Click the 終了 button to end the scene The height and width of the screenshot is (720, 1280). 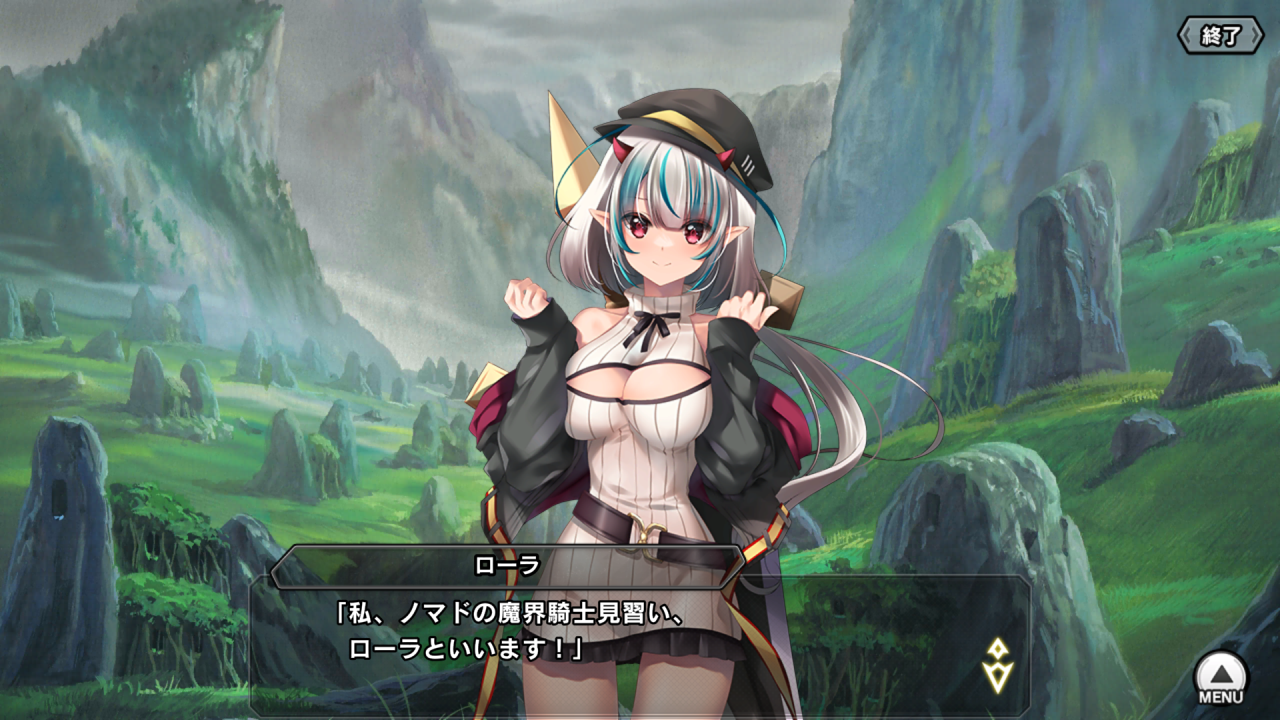pyautogui.click(x=1220, y=37)
